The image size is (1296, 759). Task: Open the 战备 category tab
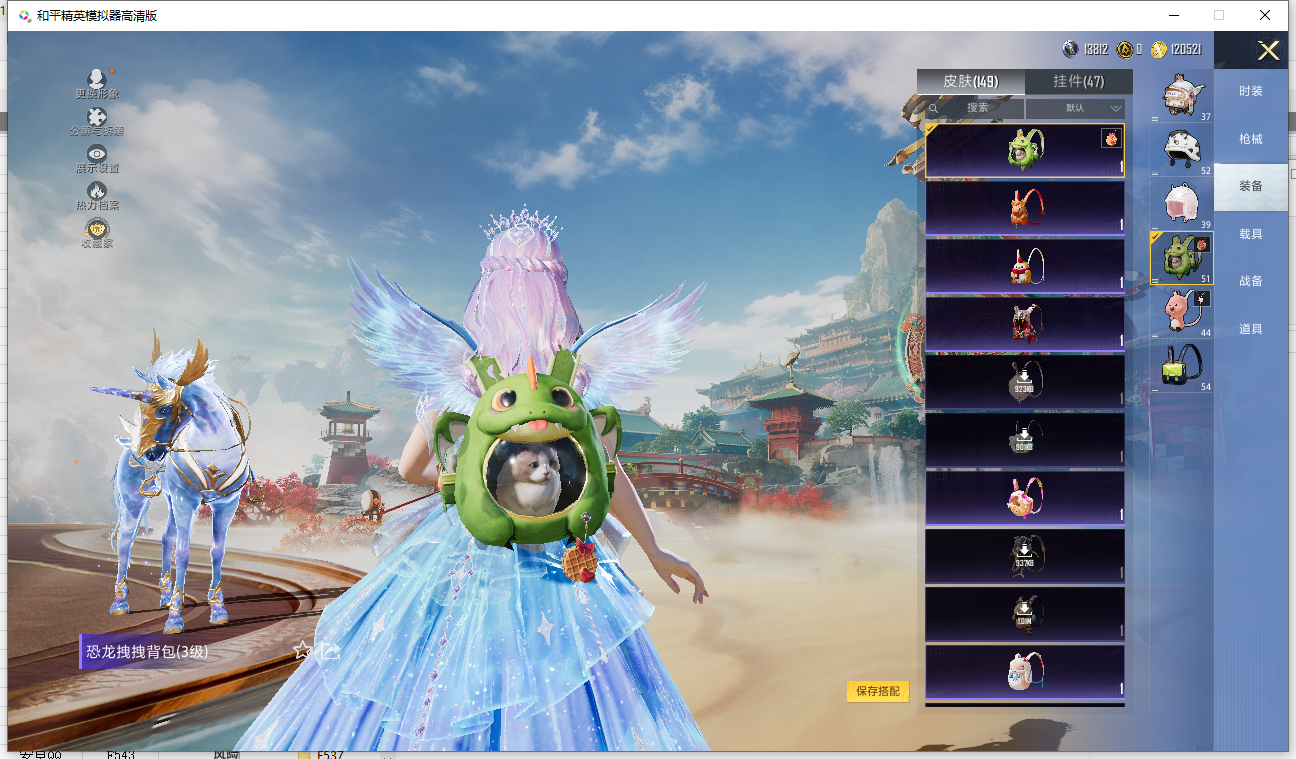tap(1250, 281)
